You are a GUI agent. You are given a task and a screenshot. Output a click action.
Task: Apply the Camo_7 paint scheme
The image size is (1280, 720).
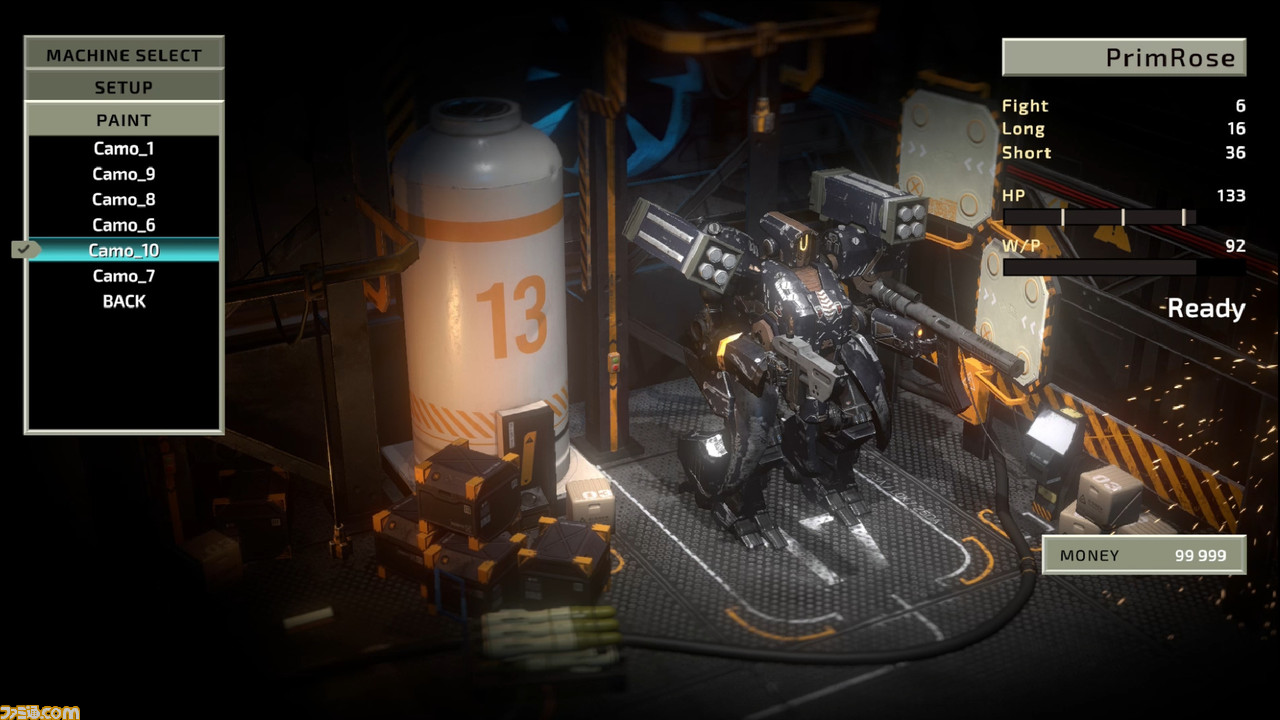tap(123, 275)
